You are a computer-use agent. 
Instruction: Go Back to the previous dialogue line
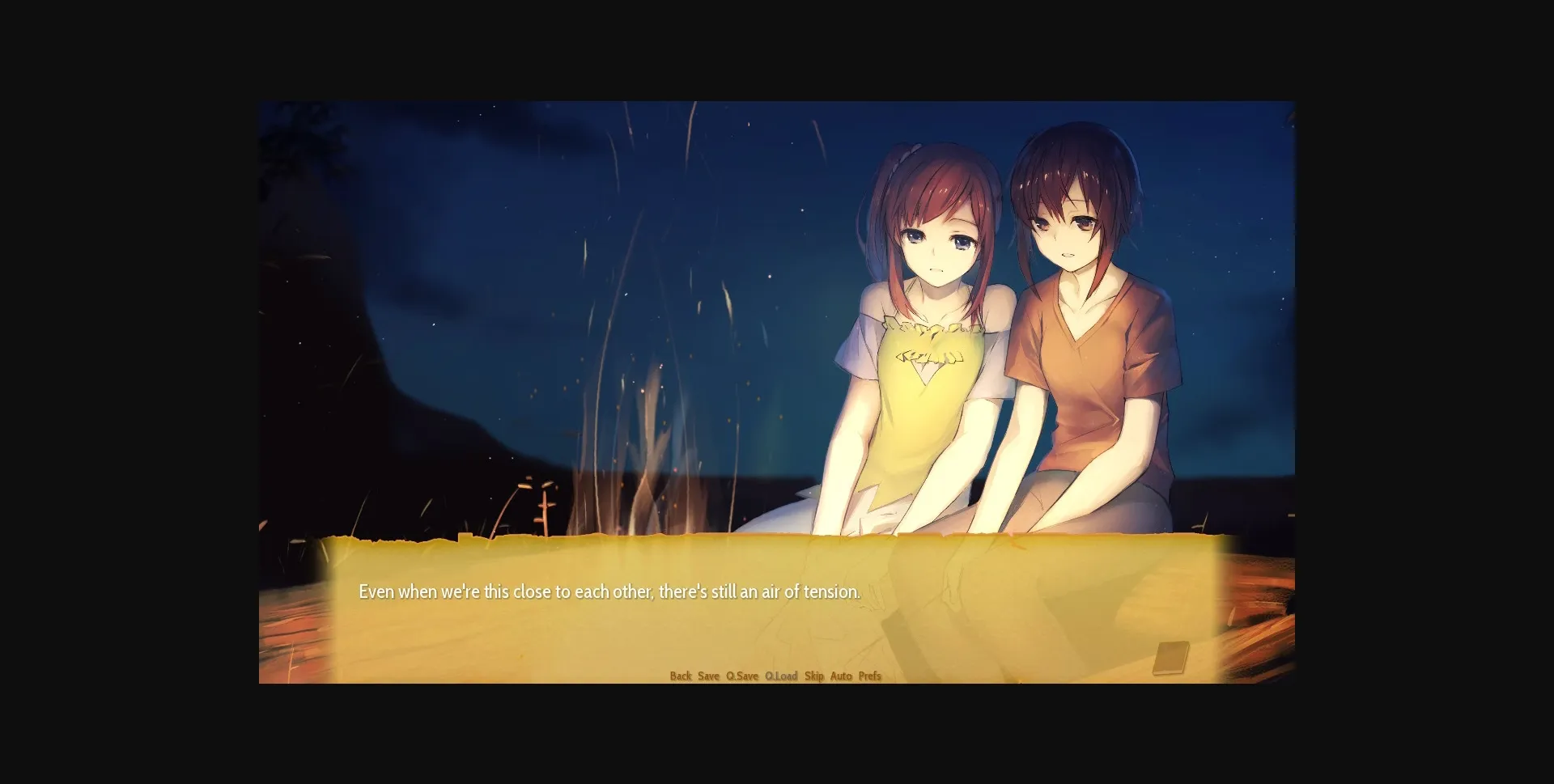click(682, 676)
